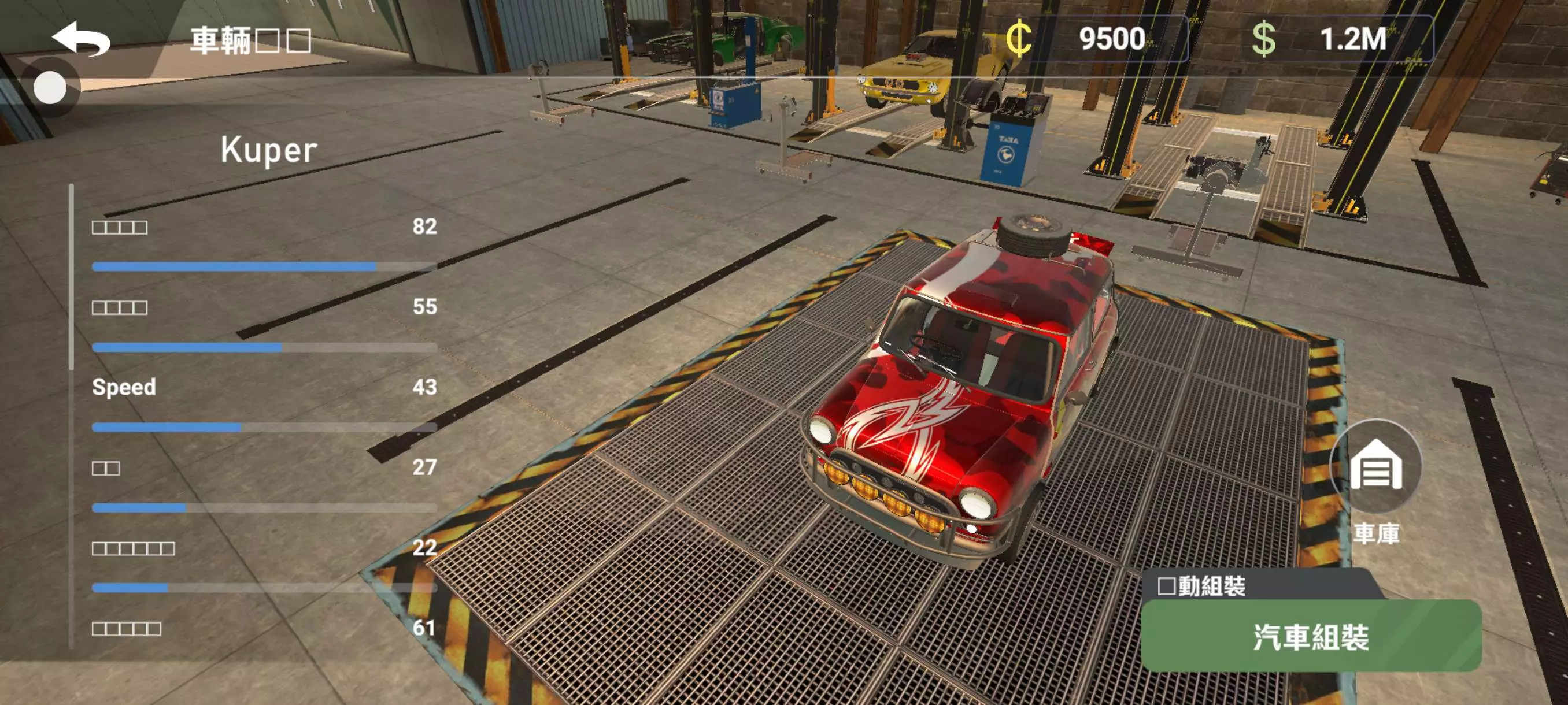Open the garage (車庫) button
The width and height of the screenshot is (1568, 705).
pyautogui.click(x=1375, y=467)
